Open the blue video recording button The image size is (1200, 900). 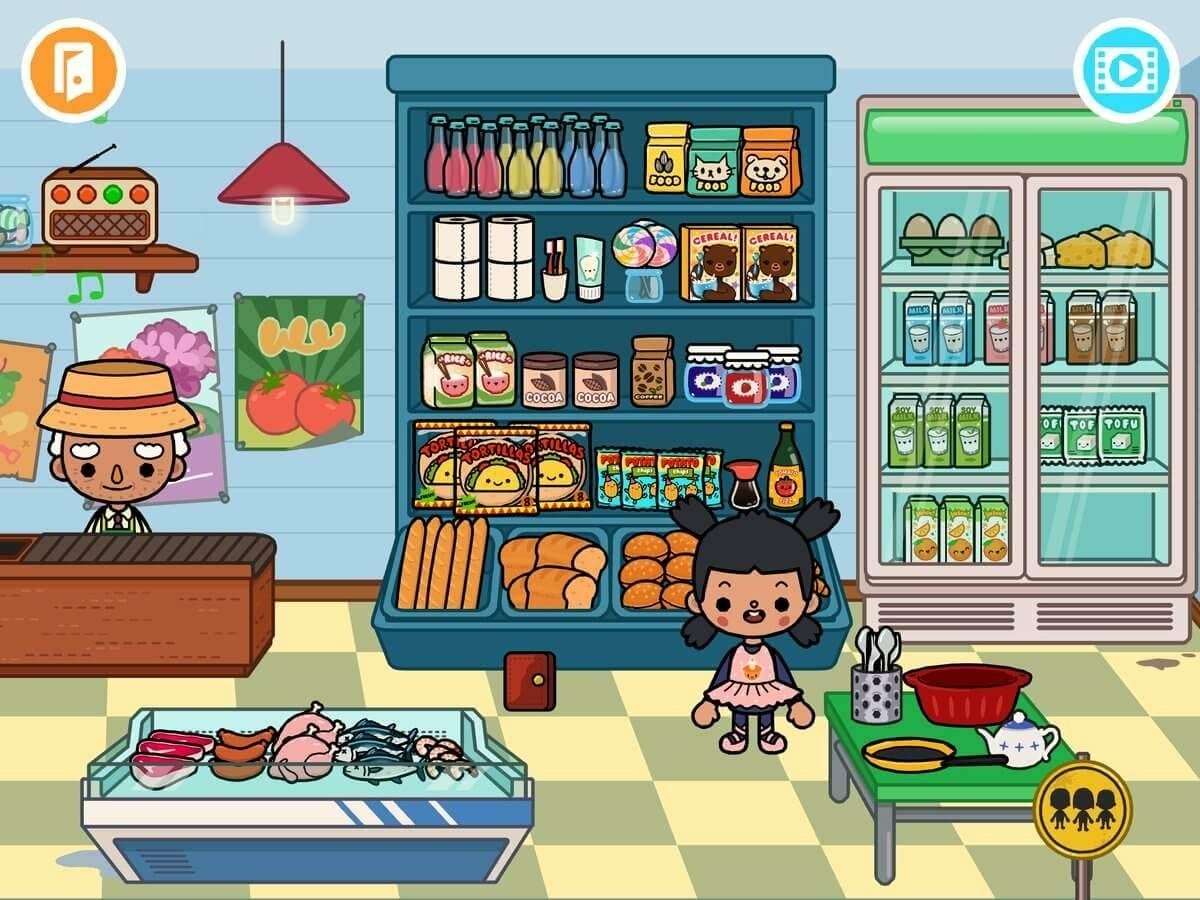tap(1125, 70)
